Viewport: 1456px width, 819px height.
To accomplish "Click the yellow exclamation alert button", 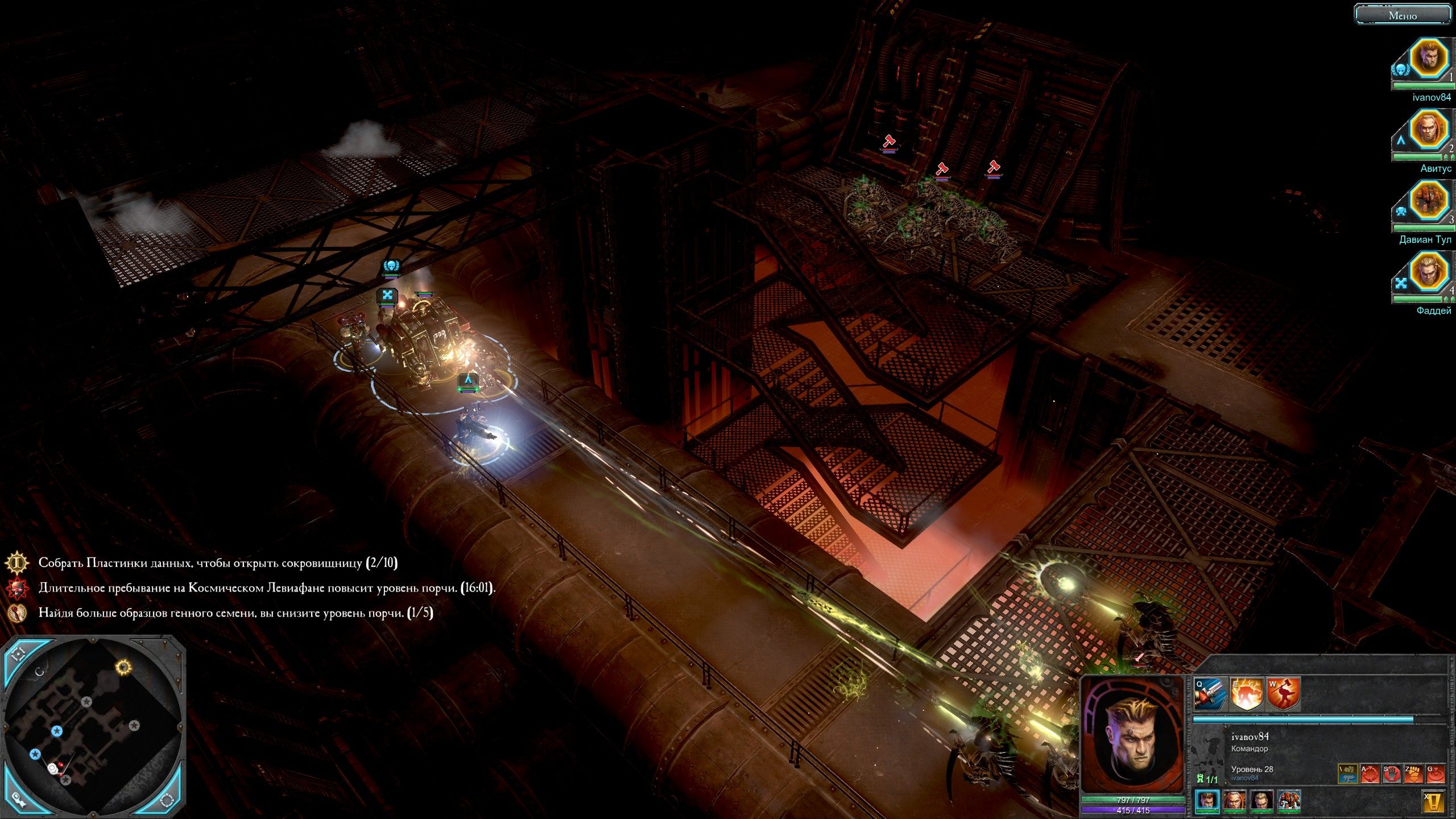I will pos(1434,802).
